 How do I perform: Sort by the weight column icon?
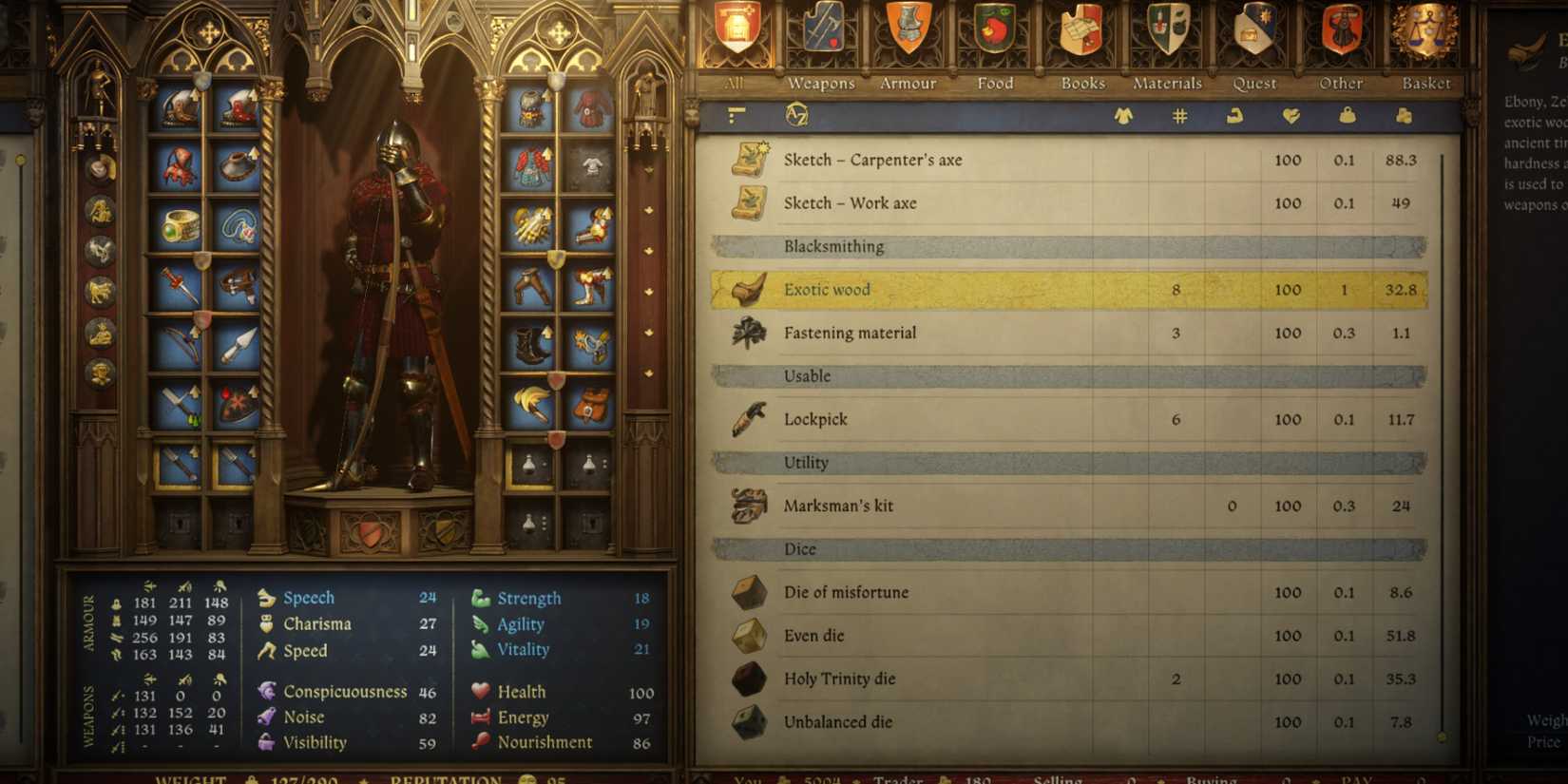[1346, 114]
